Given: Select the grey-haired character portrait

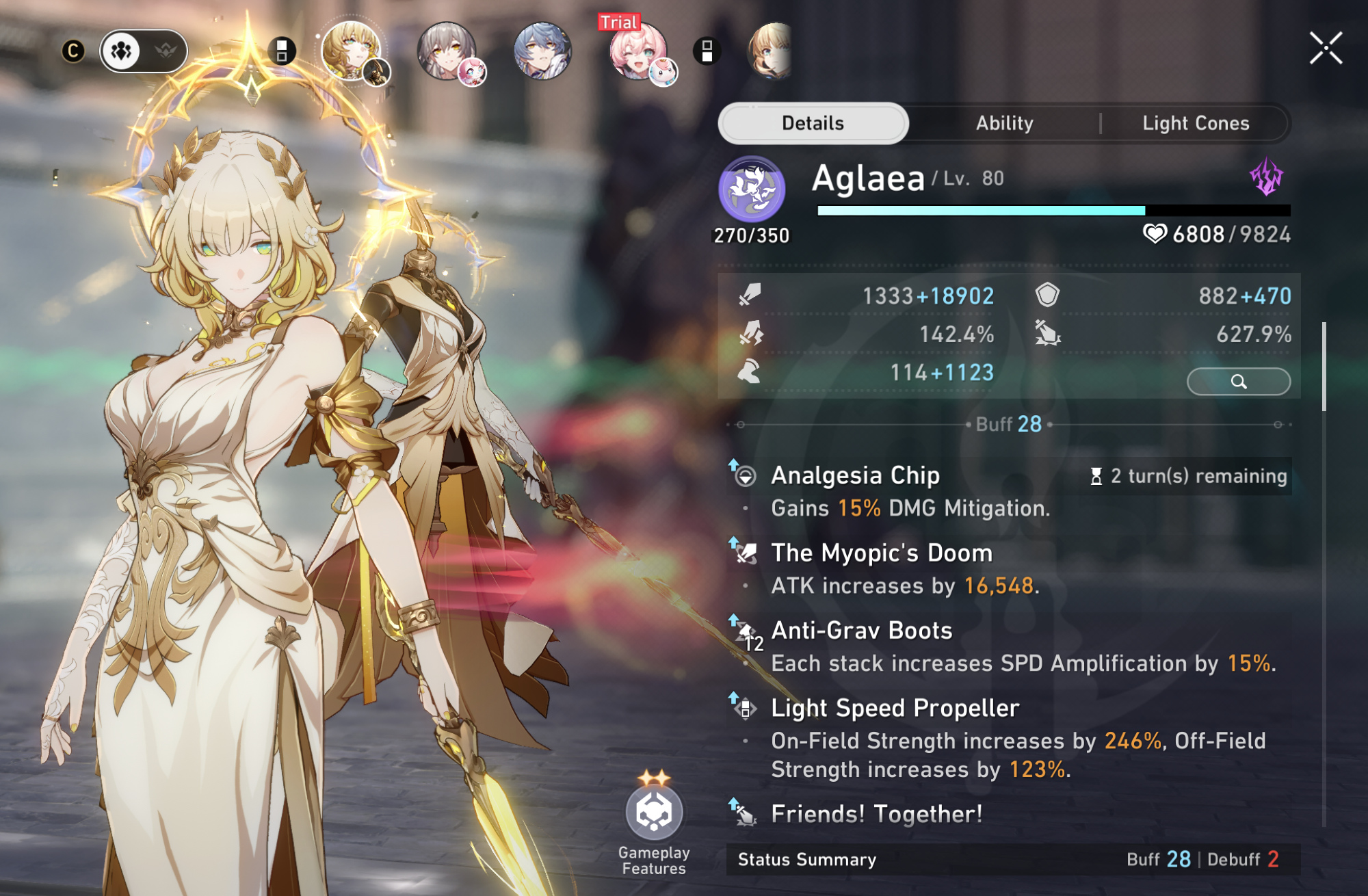Looking at the screenshot, I should [447, 51].
